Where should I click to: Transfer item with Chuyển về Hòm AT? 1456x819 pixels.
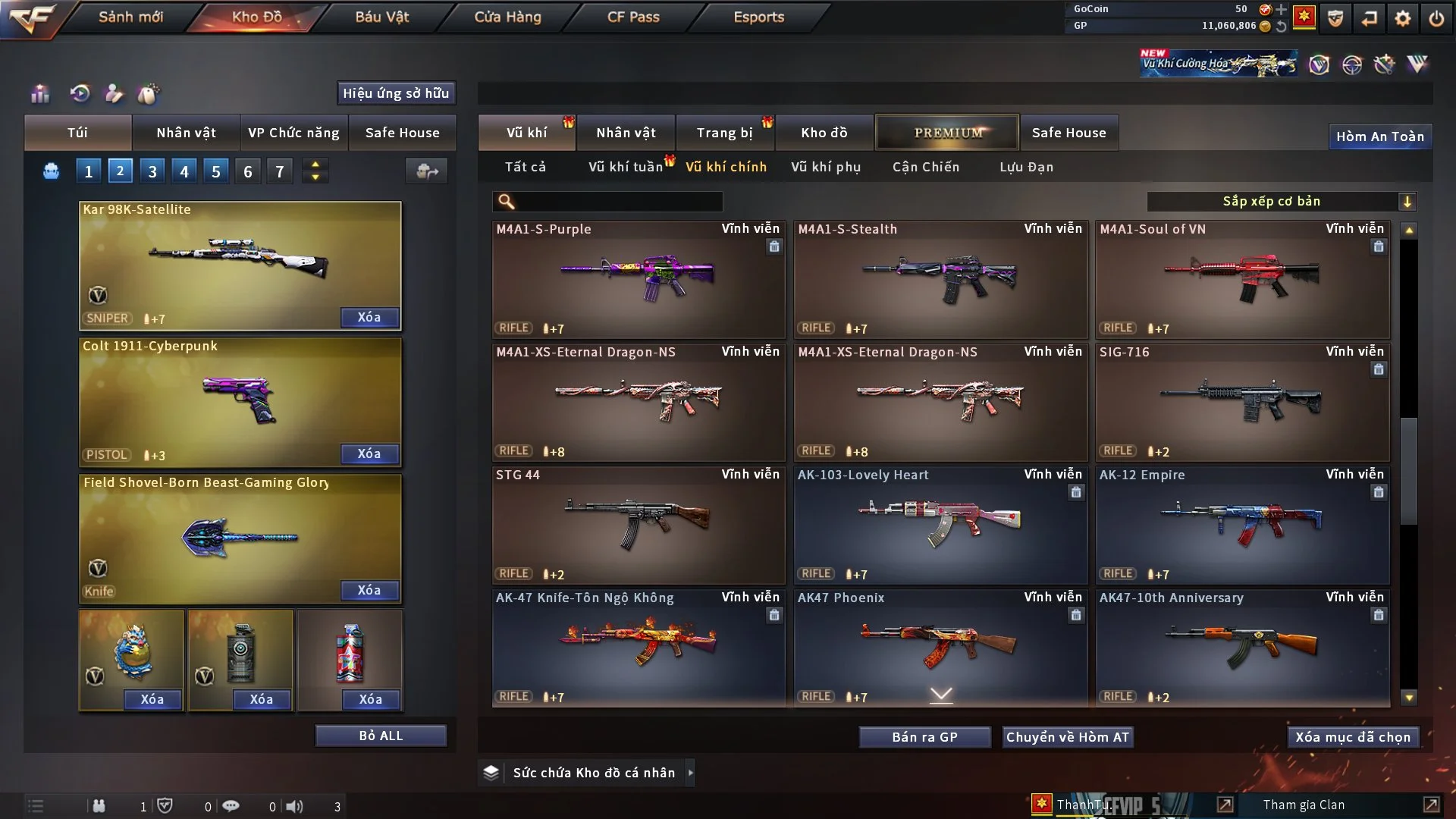[1067, 737]
